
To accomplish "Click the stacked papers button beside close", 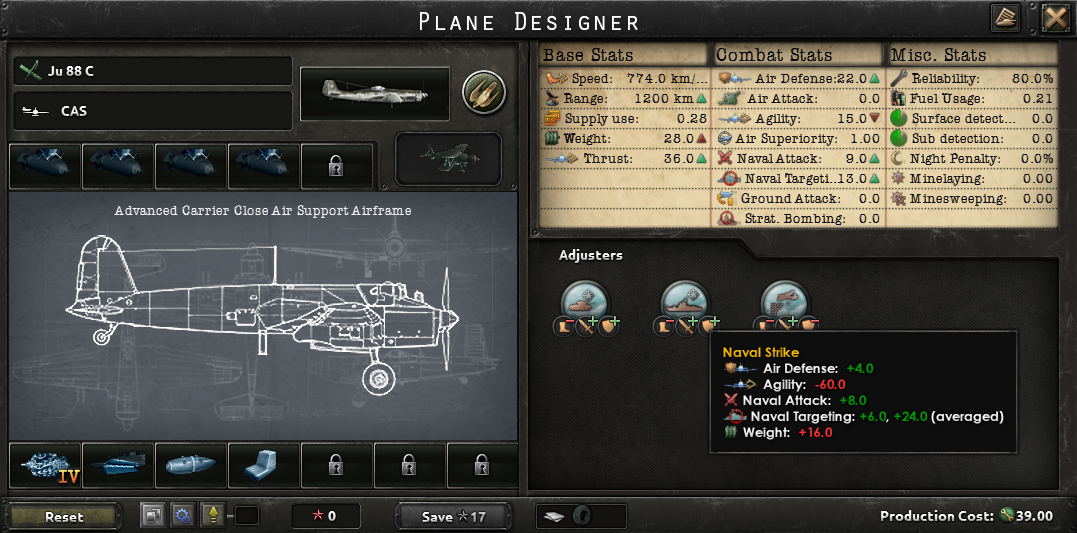I will tap(1005, 18).
